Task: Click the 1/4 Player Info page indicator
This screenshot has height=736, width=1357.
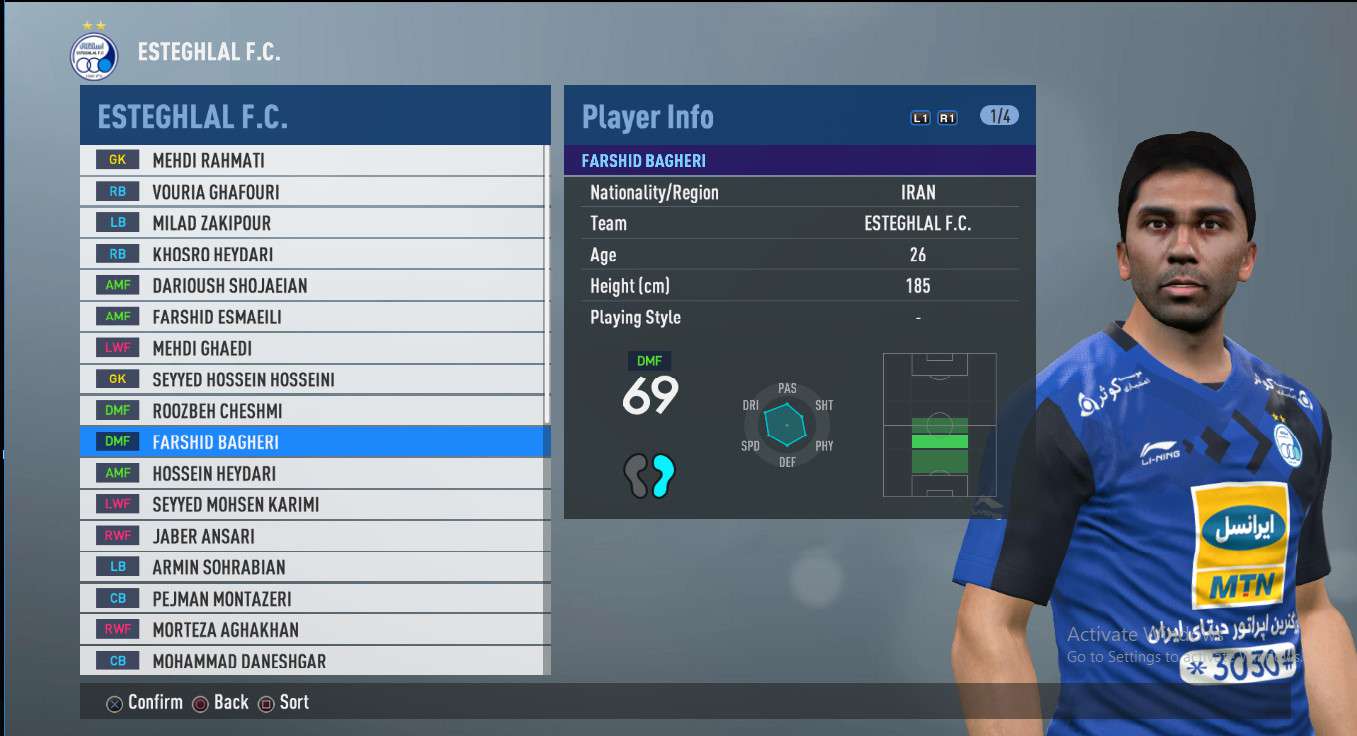Action: point(998,116)
